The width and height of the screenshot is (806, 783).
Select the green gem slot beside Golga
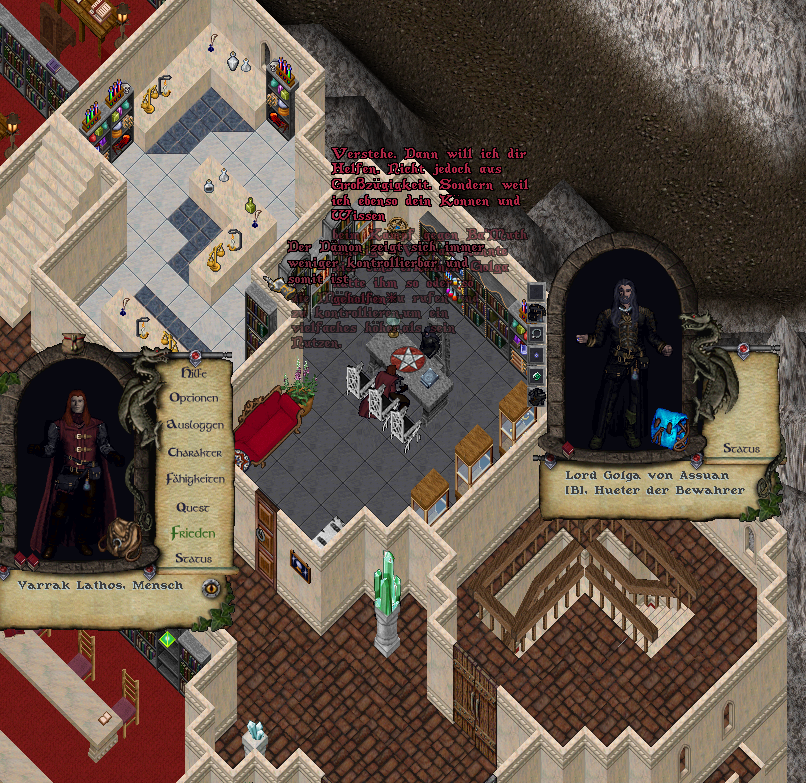(x=536, y=374)
